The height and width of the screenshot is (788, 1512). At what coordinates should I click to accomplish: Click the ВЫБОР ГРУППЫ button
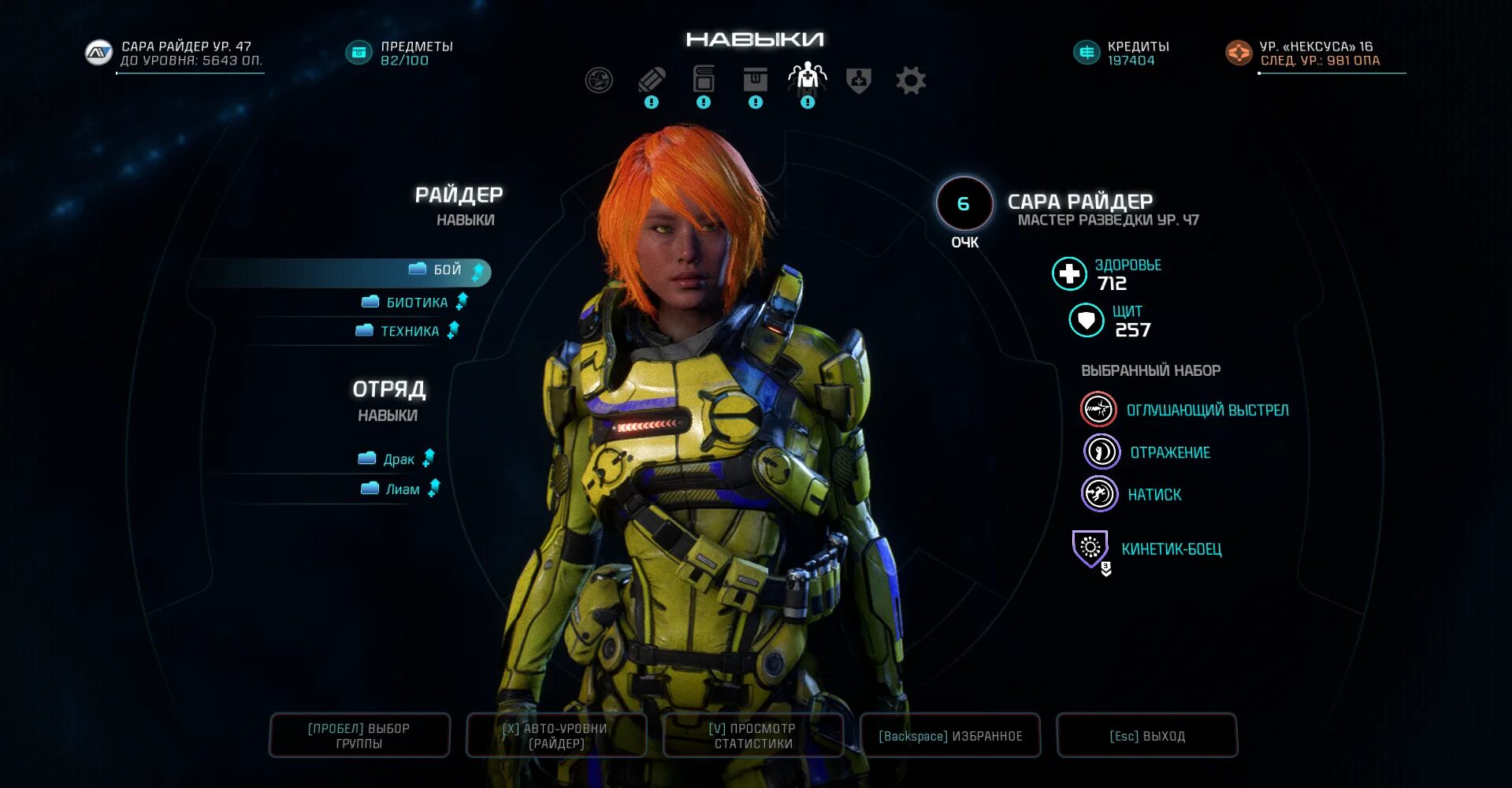coord(359,736)
